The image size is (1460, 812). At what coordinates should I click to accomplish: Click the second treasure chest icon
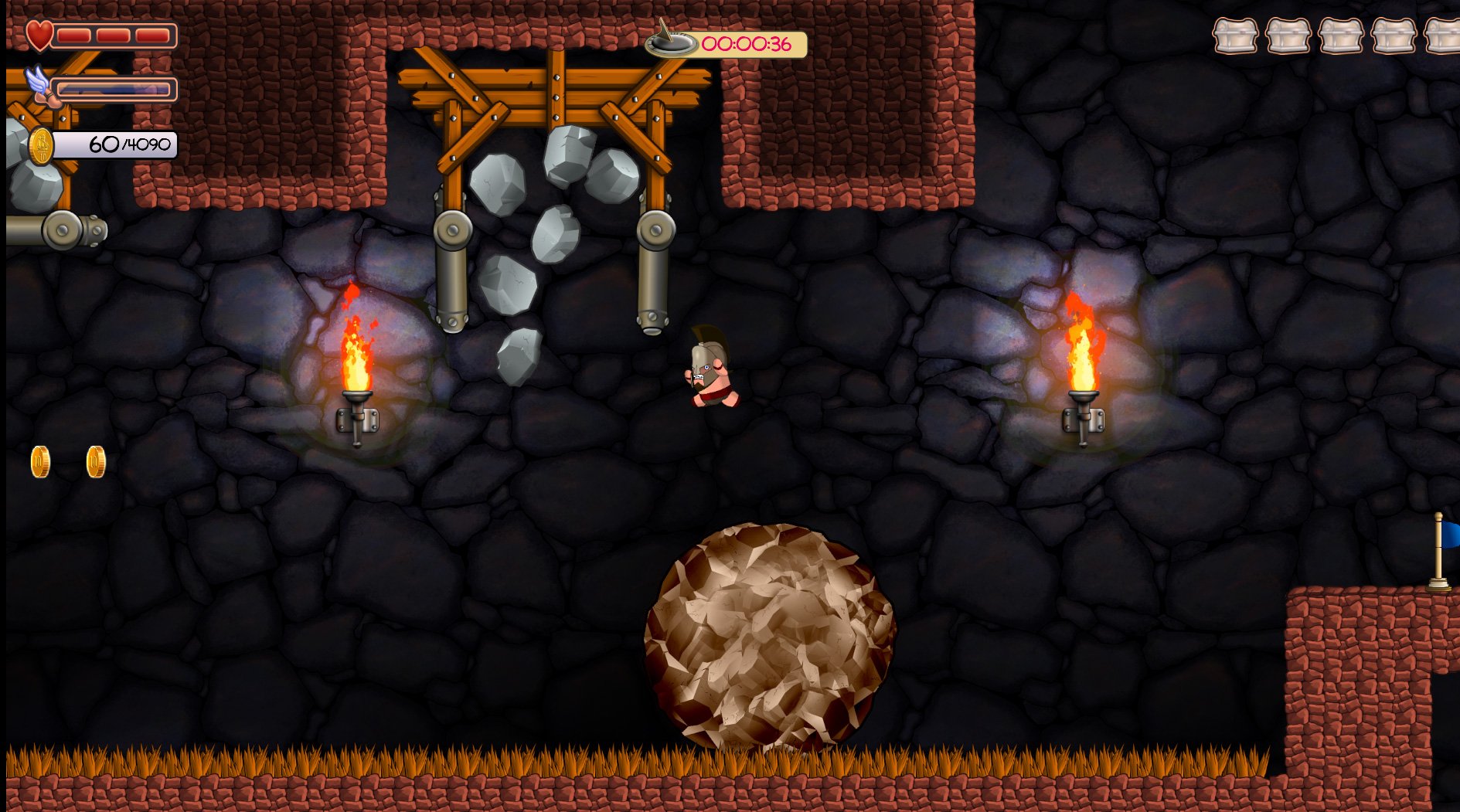coord(1289,35)
